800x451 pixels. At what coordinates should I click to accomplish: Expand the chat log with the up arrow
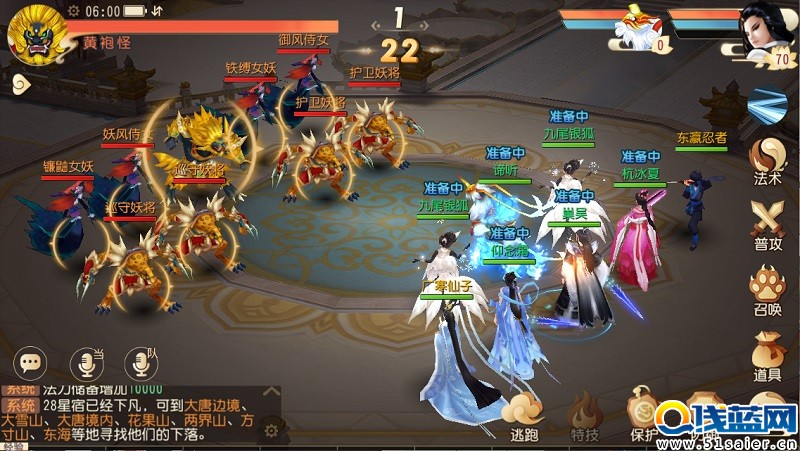click(270, 391)
